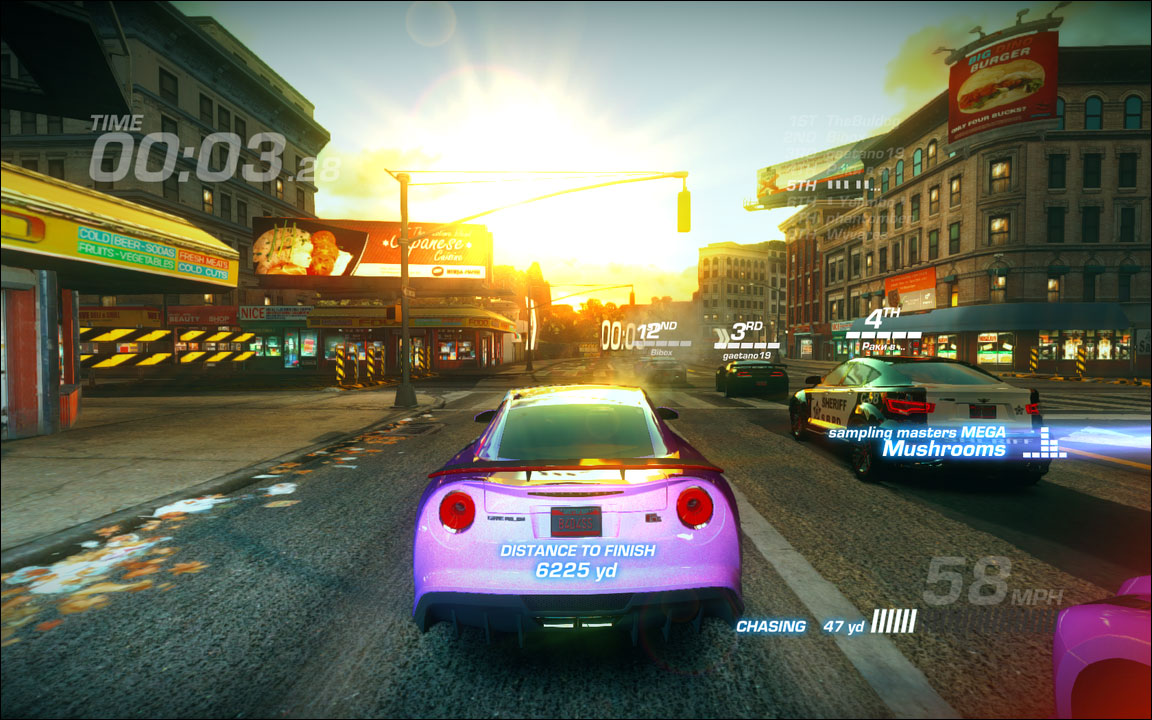Click the 4TH place opponent tag
Viewport: 1152px width, 720px height.
tap(880, 331)
